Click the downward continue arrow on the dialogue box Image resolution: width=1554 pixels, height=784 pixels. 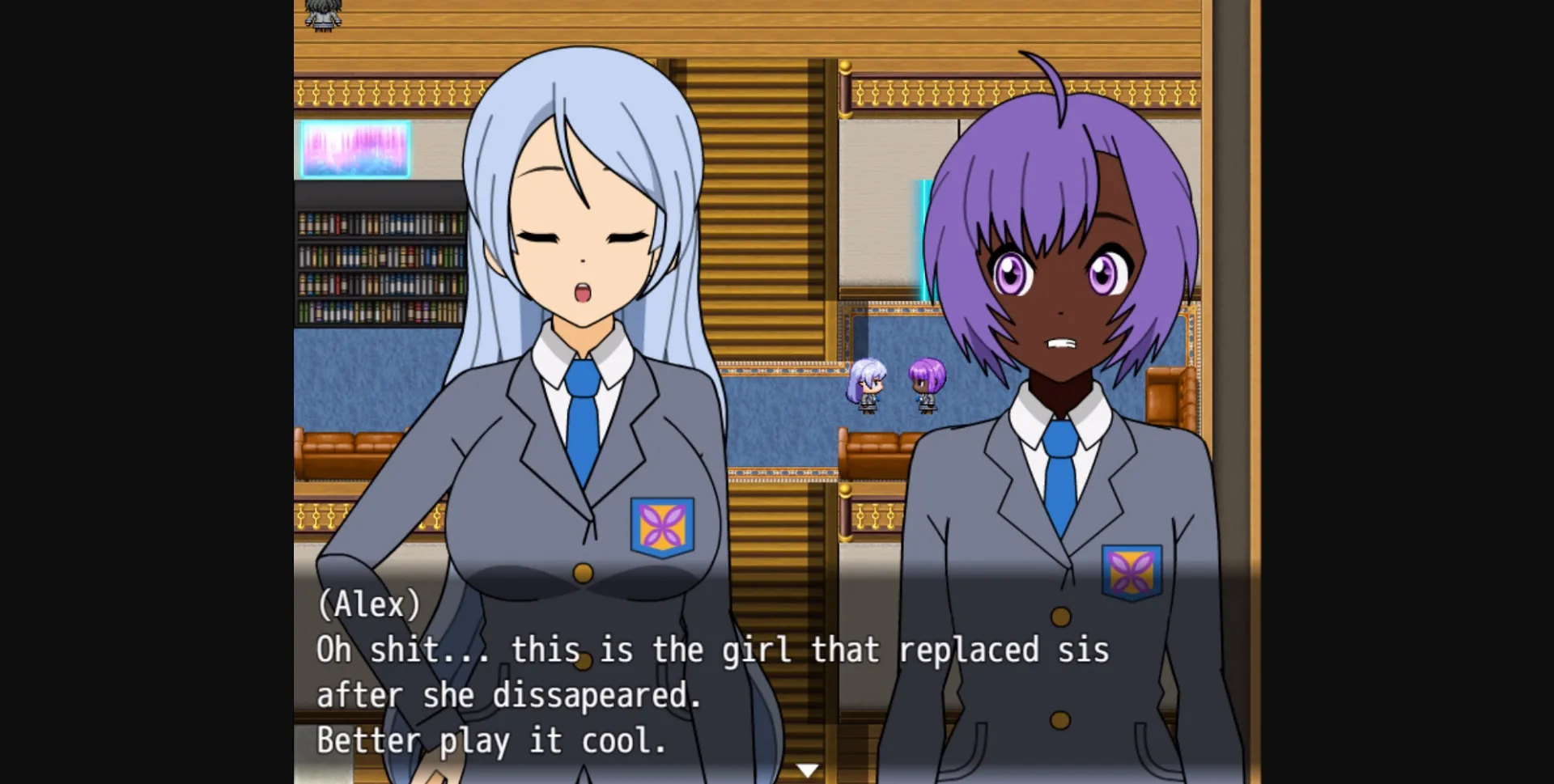click(807, 769)
